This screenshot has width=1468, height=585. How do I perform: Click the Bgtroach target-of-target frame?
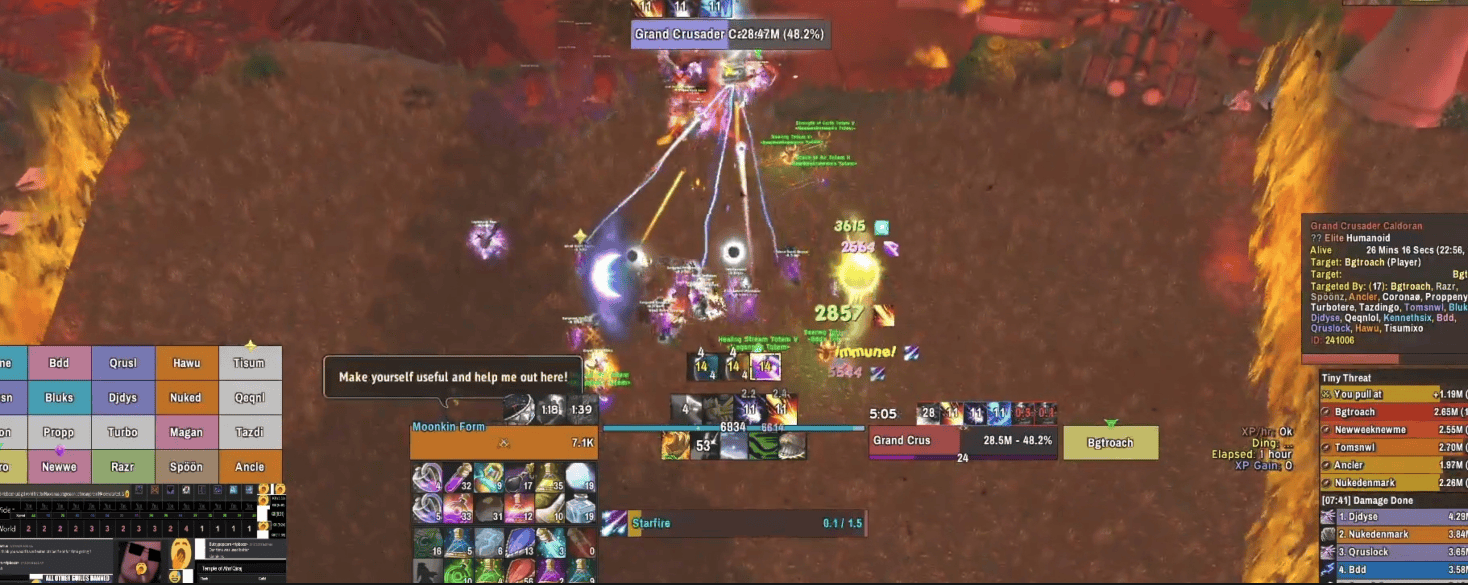1110,443
